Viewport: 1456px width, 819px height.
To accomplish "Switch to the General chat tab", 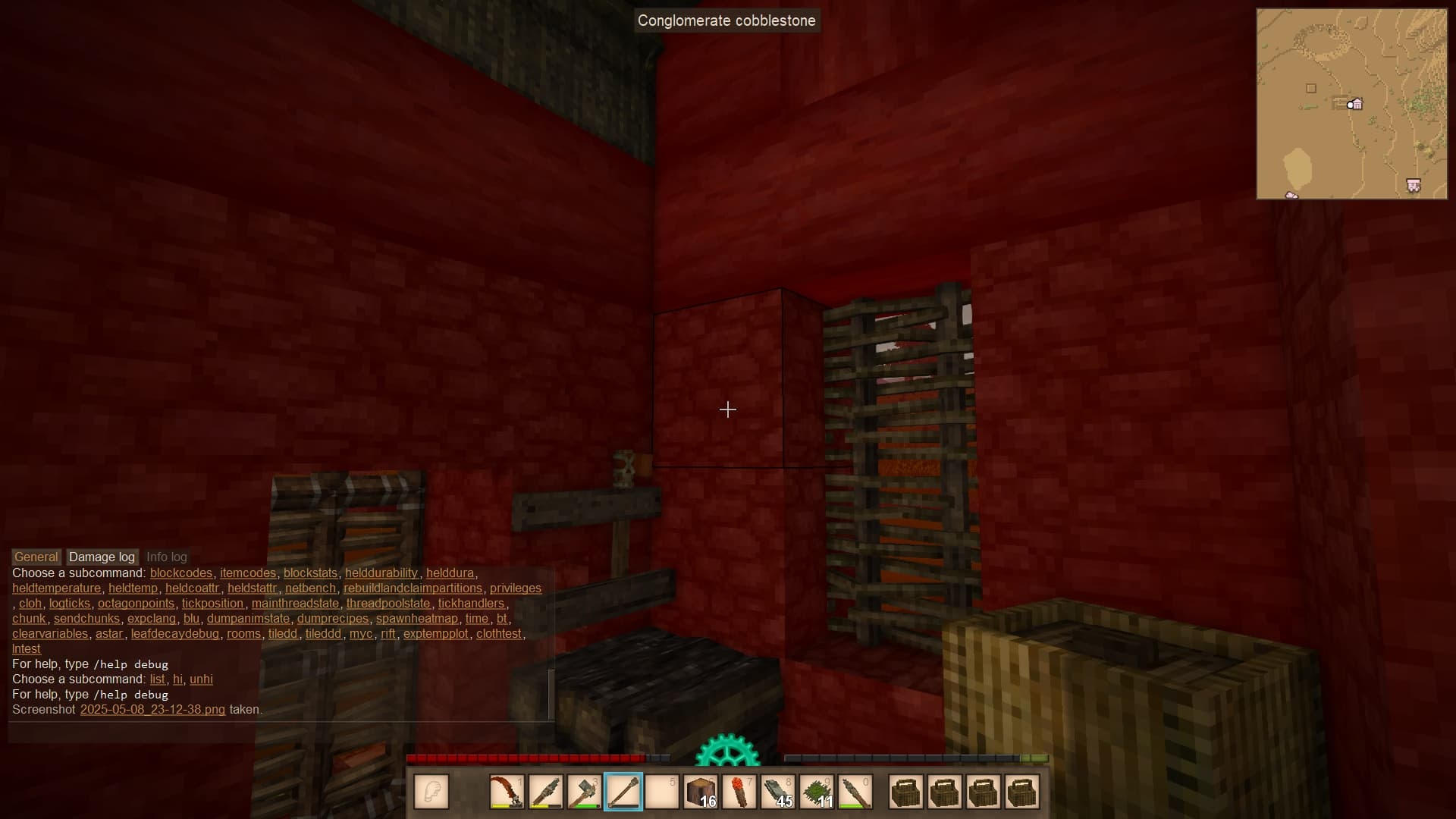I will [x=36, y=557].
